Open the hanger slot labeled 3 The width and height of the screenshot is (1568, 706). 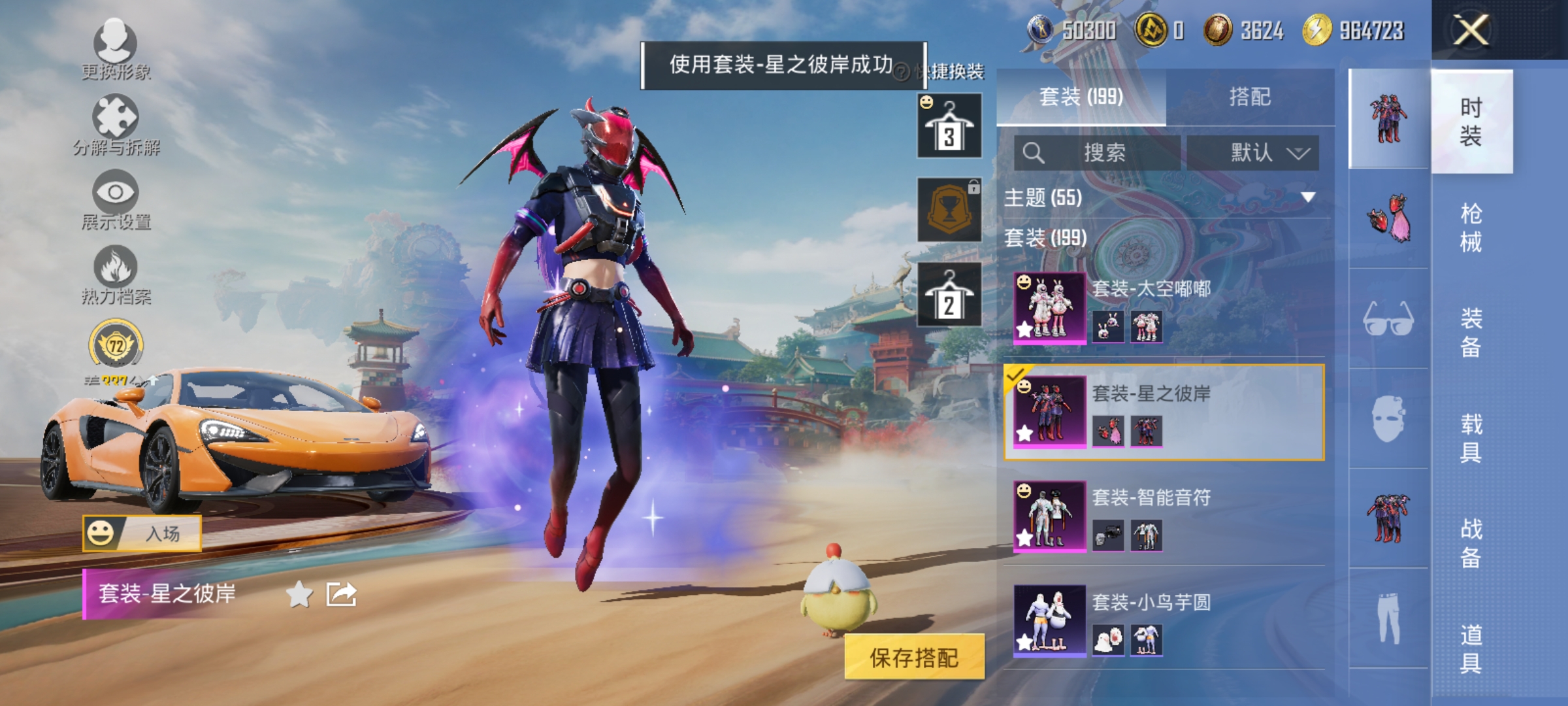click(x=949, y=124)
